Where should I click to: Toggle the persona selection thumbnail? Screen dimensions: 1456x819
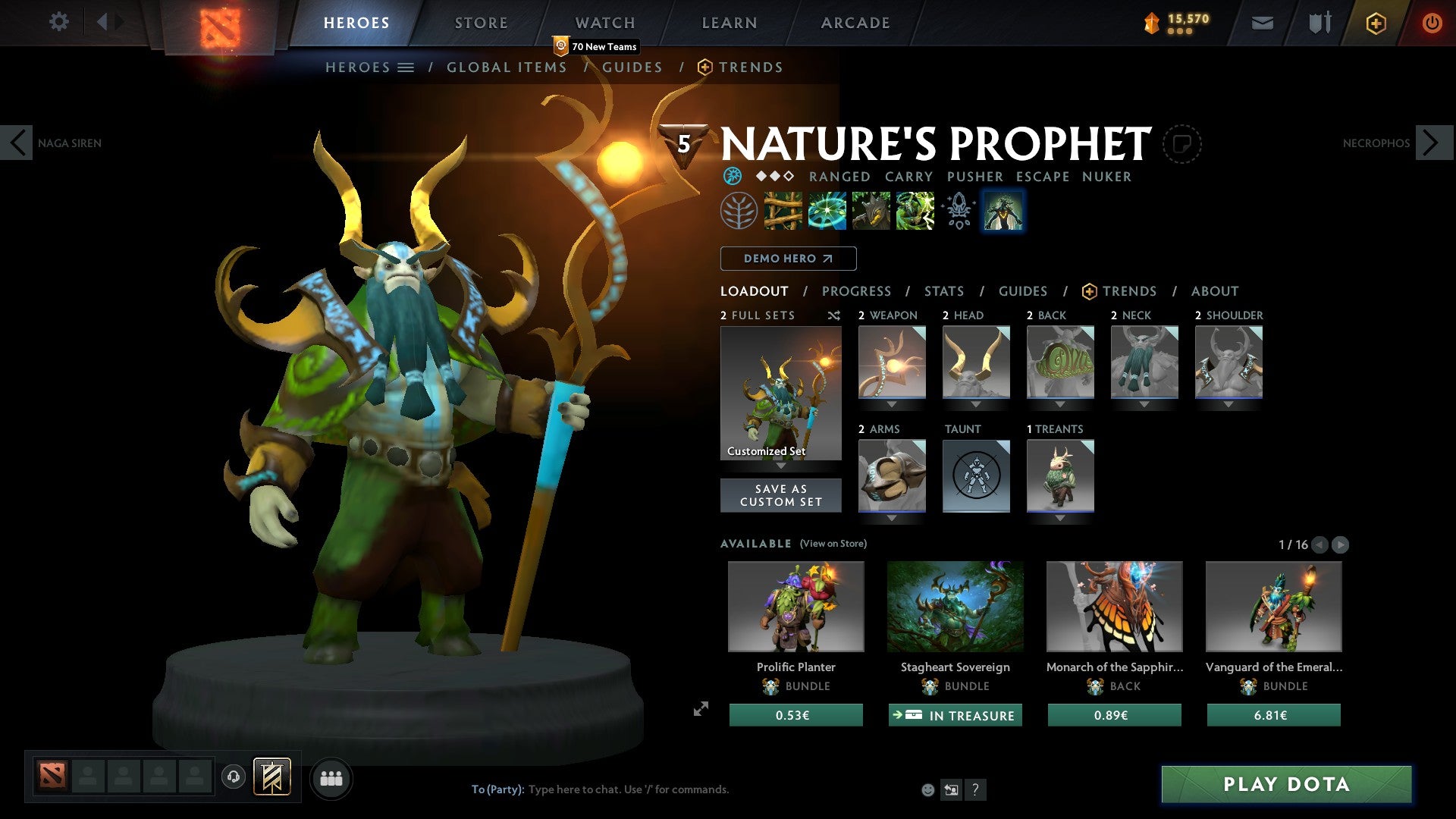click(x=1003, y=211)
